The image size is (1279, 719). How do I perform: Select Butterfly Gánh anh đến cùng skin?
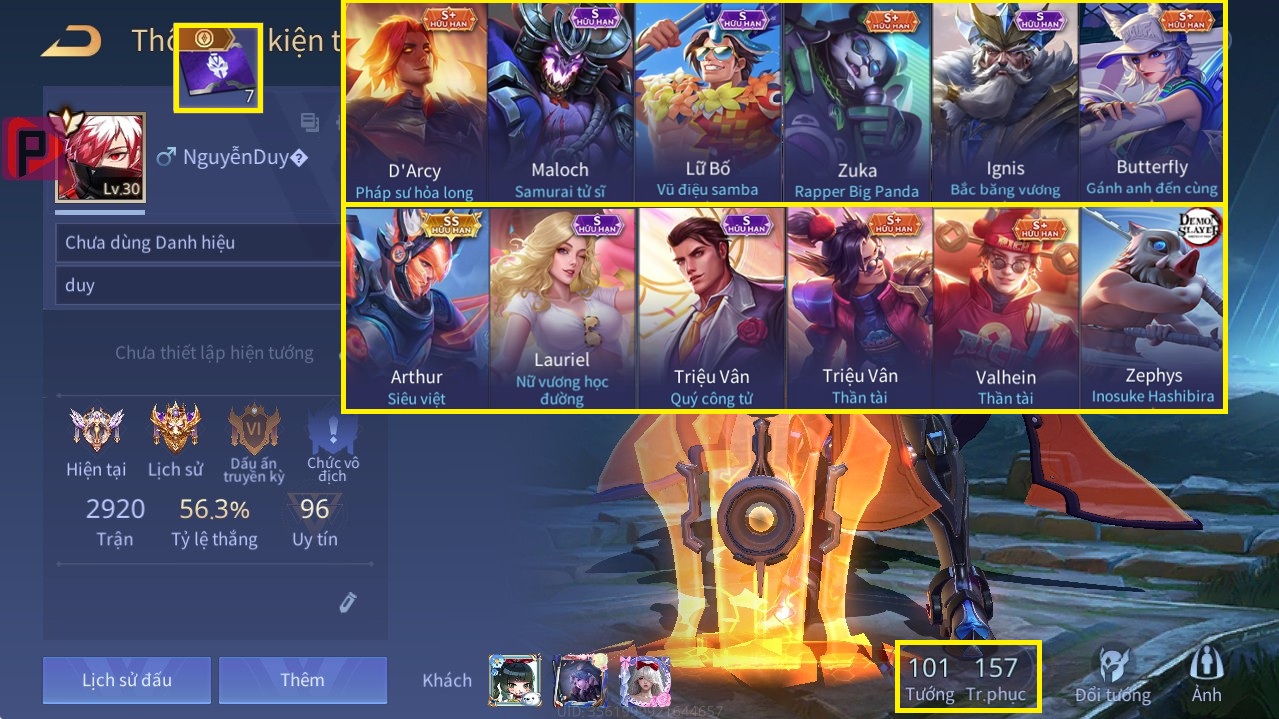pos(1151,103)
